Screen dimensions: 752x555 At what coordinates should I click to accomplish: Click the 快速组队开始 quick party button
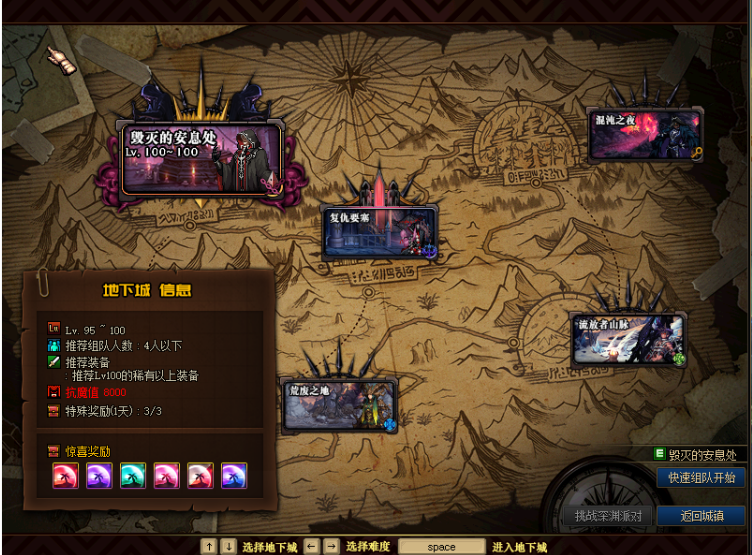click(701, 478)
